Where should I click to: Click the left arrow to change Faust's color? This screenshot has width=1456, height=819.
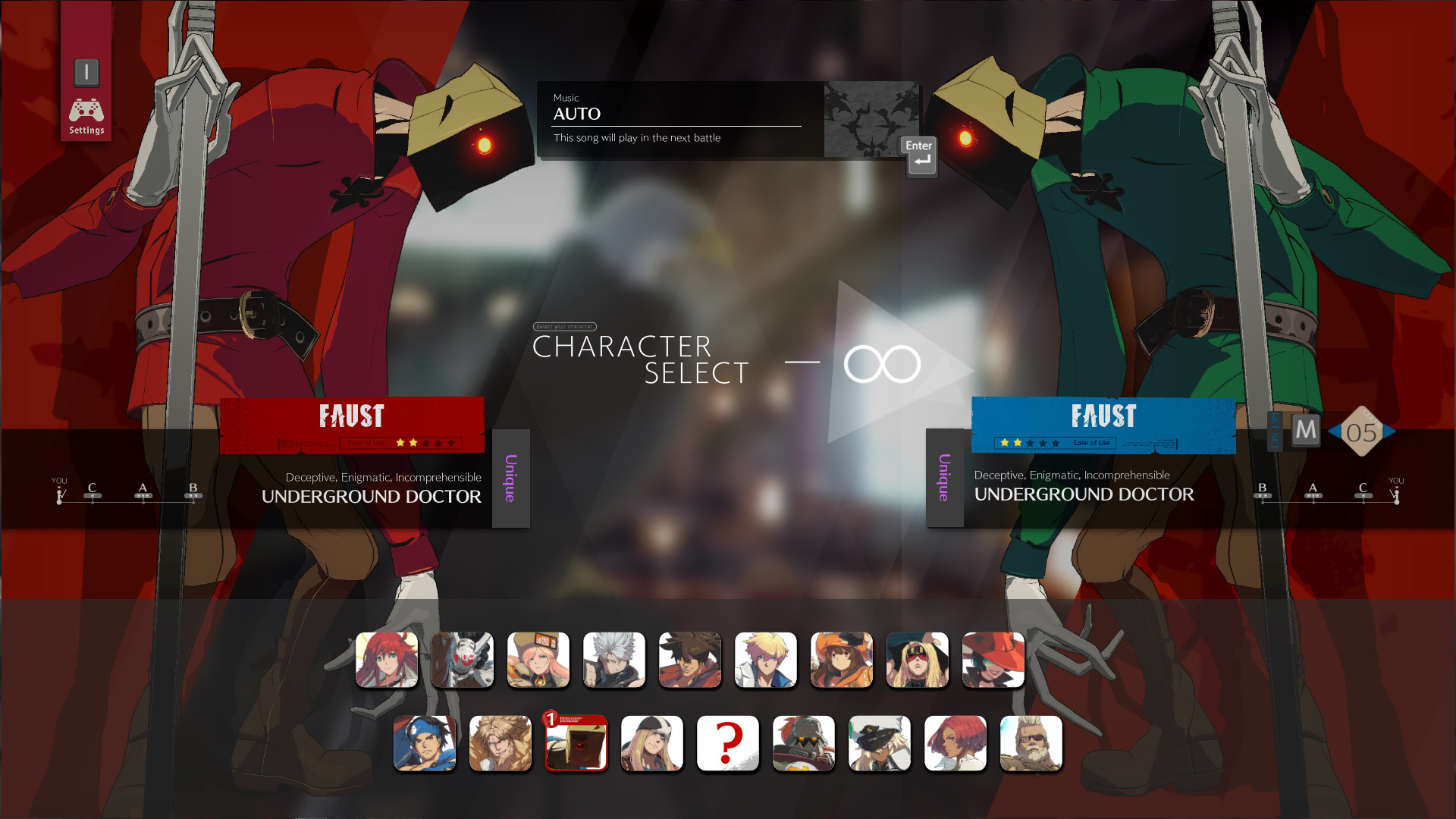pos(1336,431)
